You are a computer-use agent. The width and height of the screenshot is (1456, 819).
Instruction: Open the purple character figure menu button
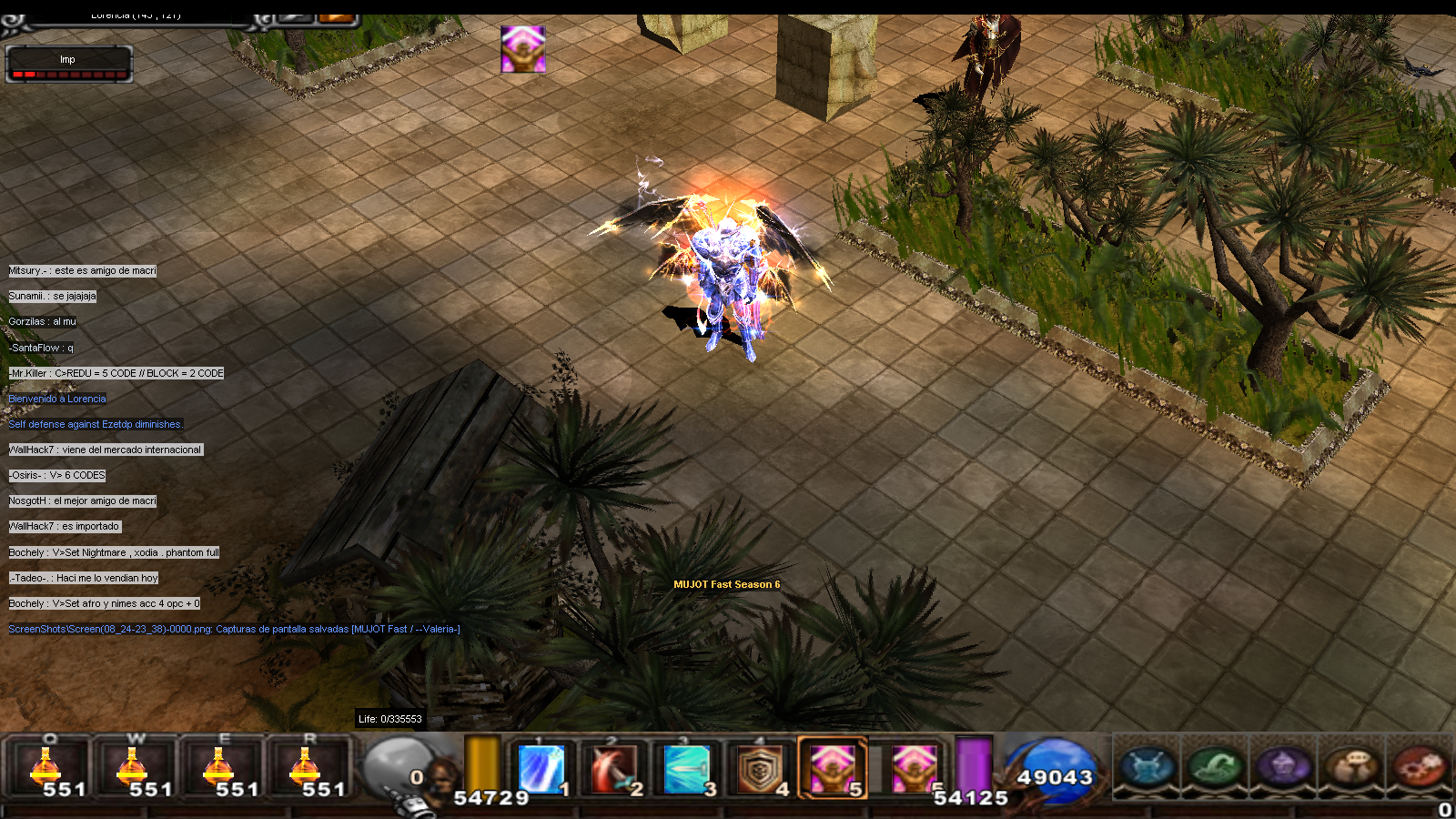point(1284,766)
